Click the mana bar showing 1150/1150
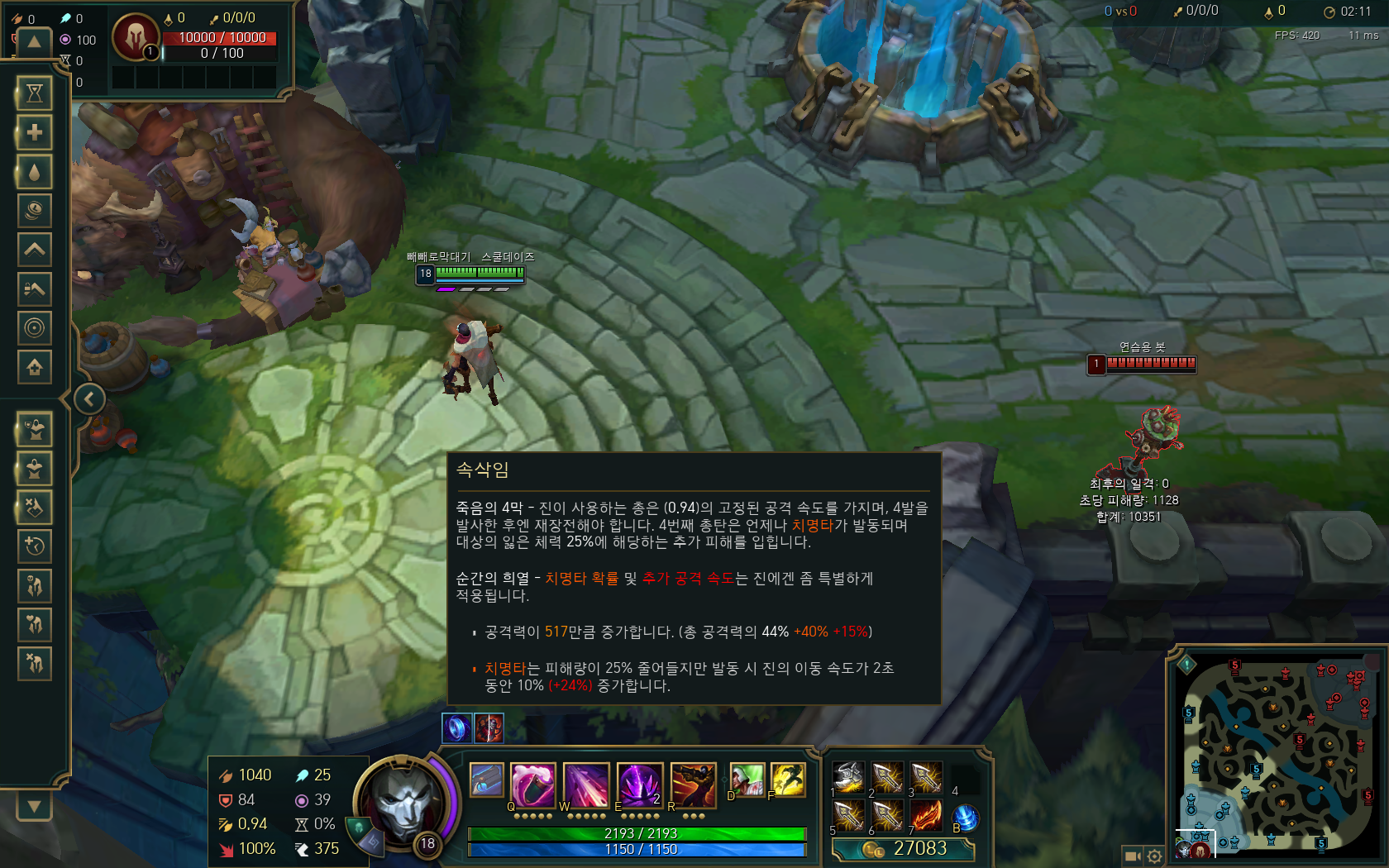 [x=637, y=848]
